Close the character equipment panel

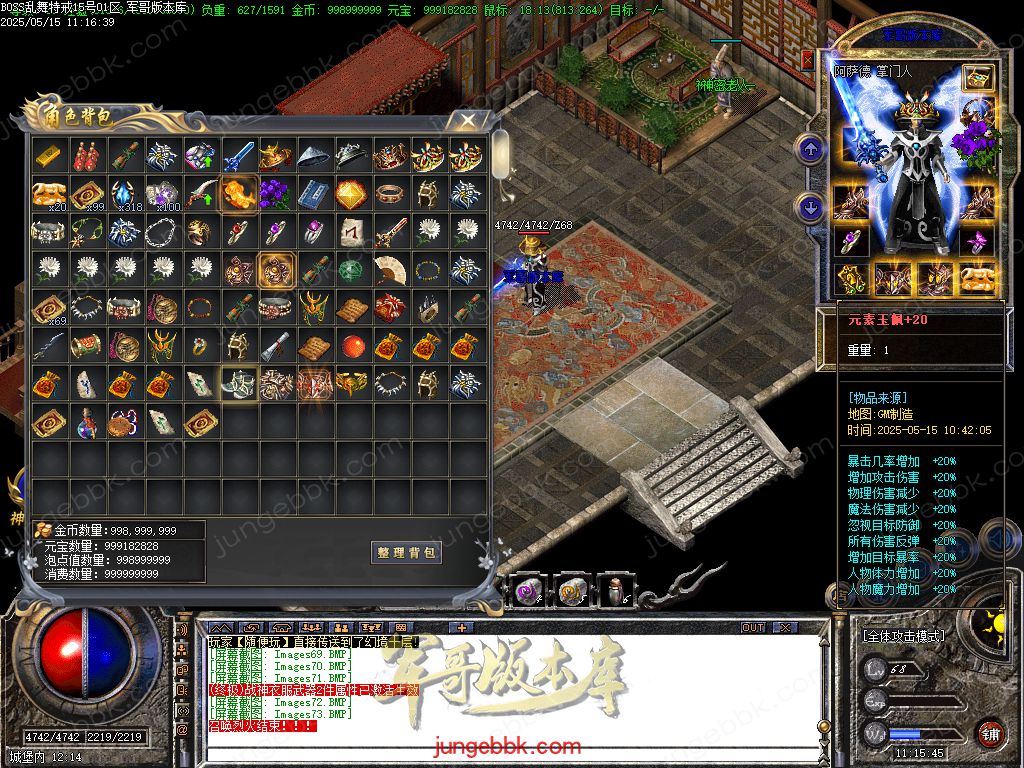807,60
